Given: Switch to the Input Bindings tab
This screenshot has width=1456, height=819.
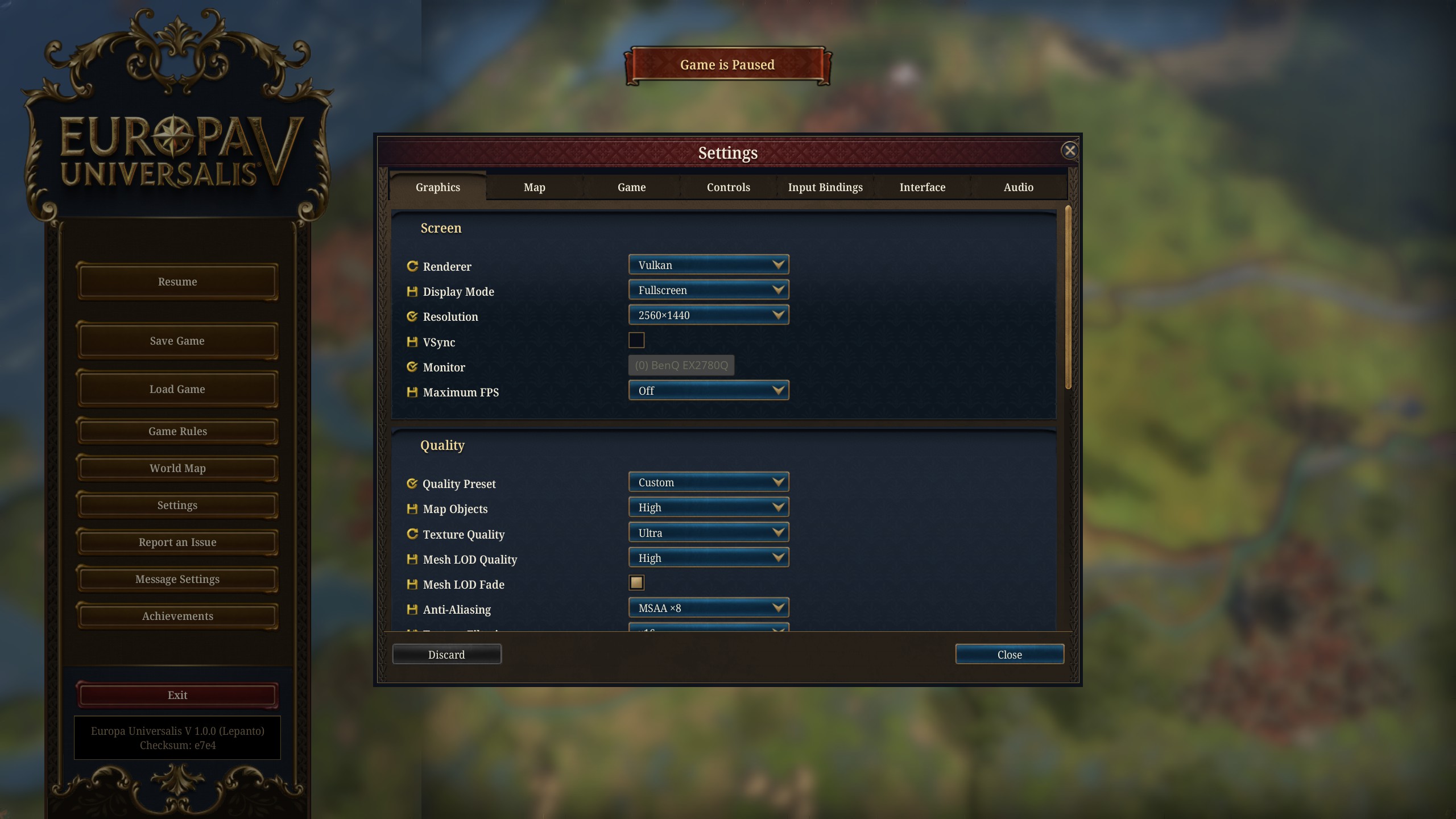Looking at the screenshot, I should (x=825, y=187).
